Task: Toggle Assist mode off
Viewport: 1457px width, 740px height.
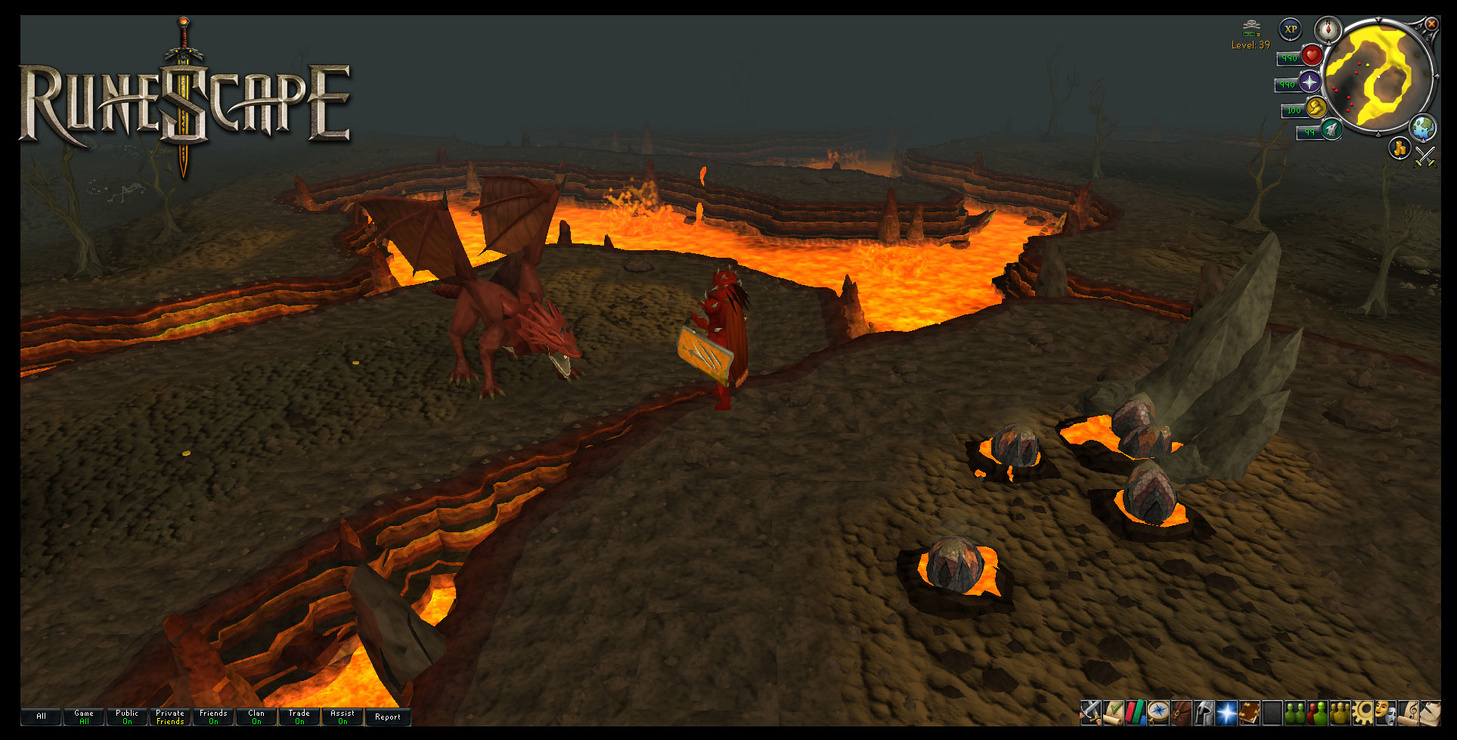Action: pos(342,717)
